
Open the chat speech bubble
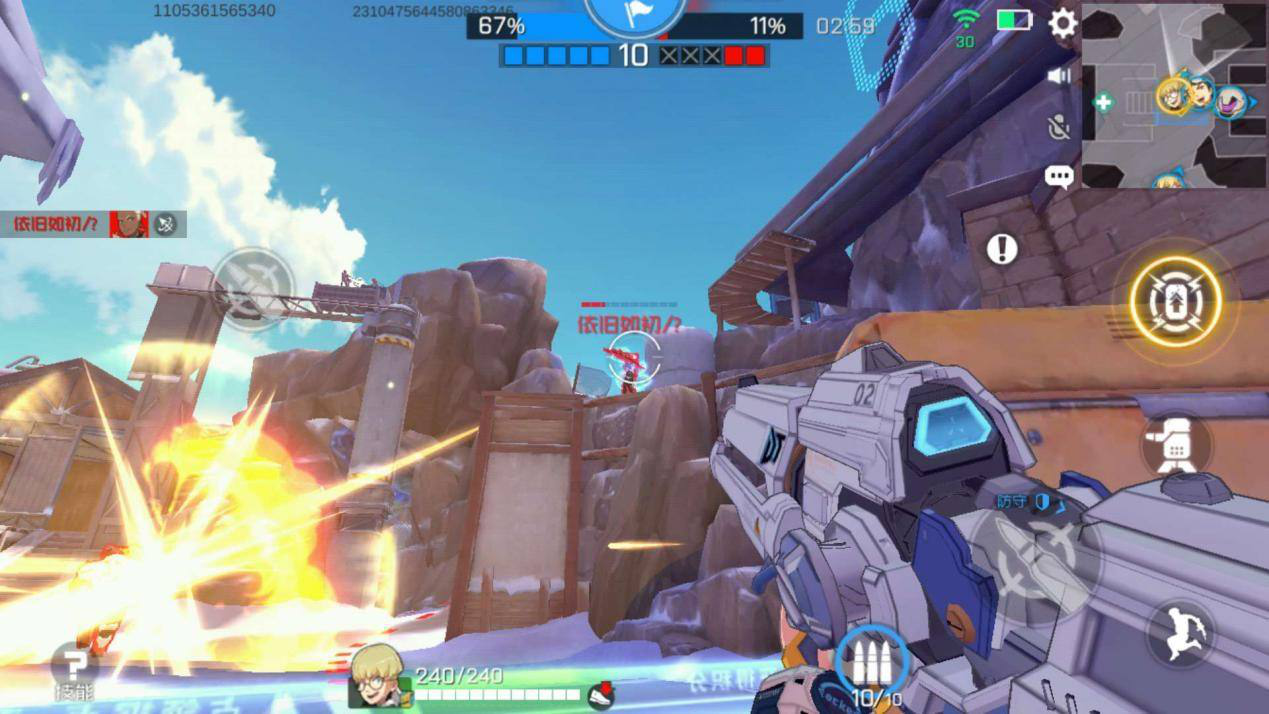pyautogui.click(x=1059, y=177)
